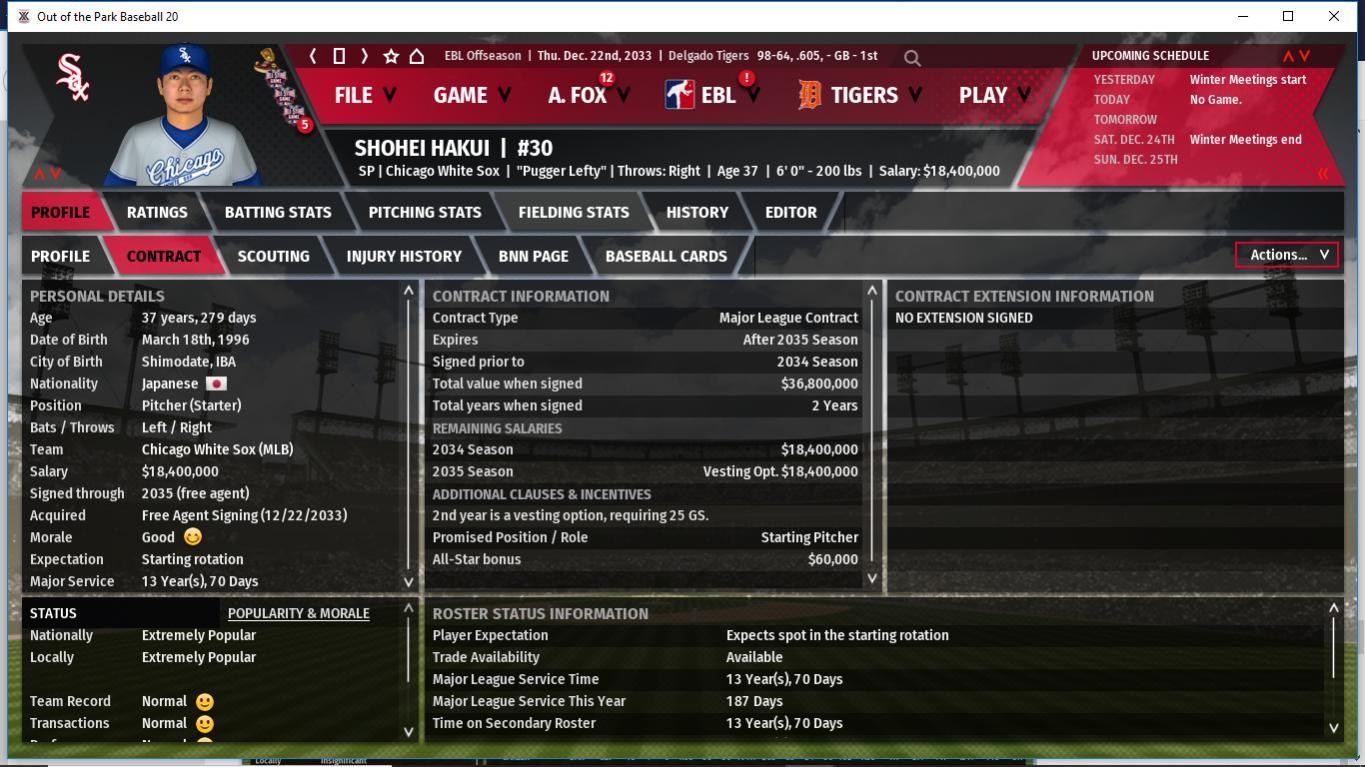Show the BNN PAGE sub-tab
This screenshot has width=1365, height=767.
coord(533,256)
